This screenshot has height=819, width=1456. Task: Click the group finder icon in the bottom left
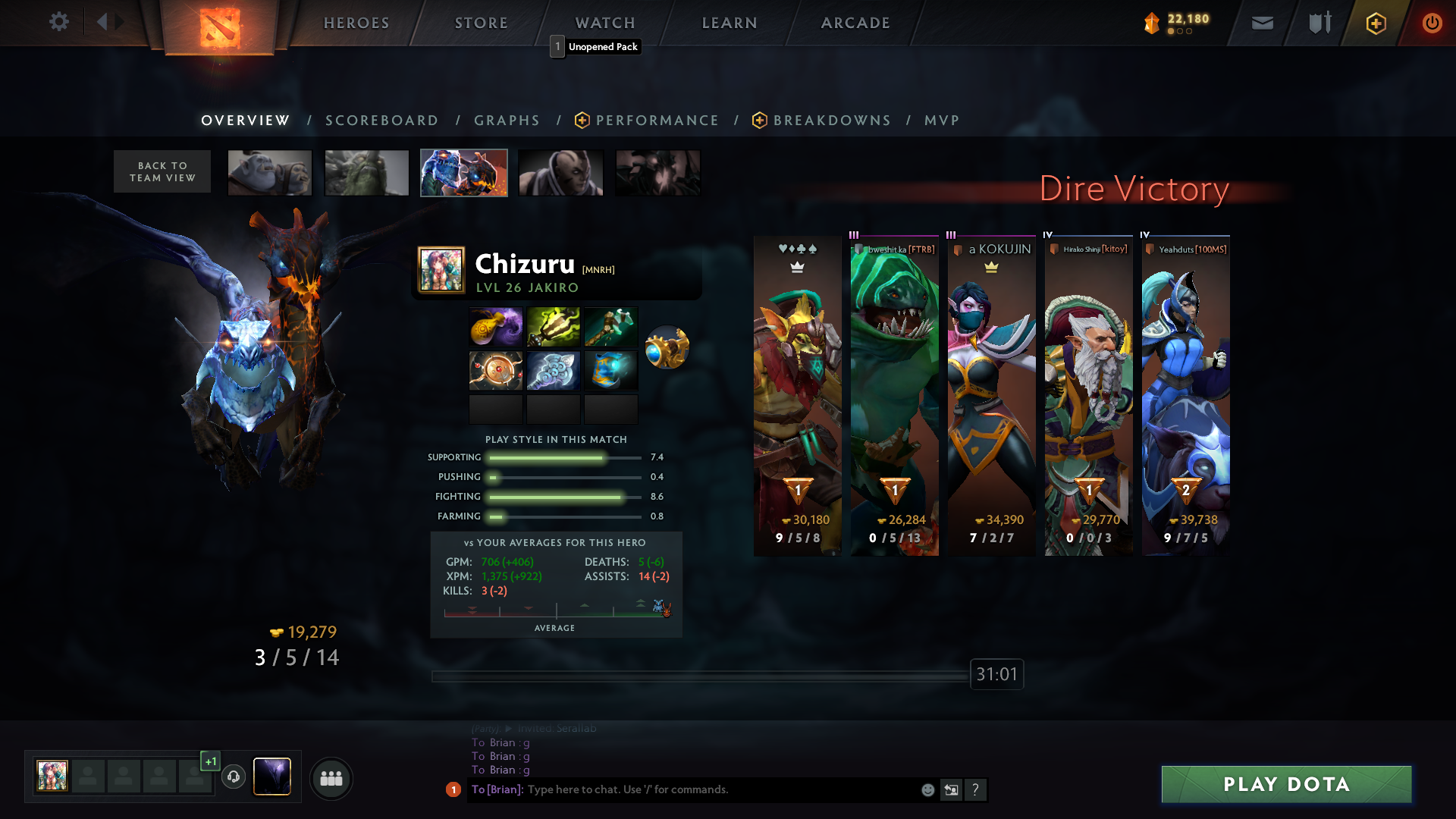pos(331,778)
